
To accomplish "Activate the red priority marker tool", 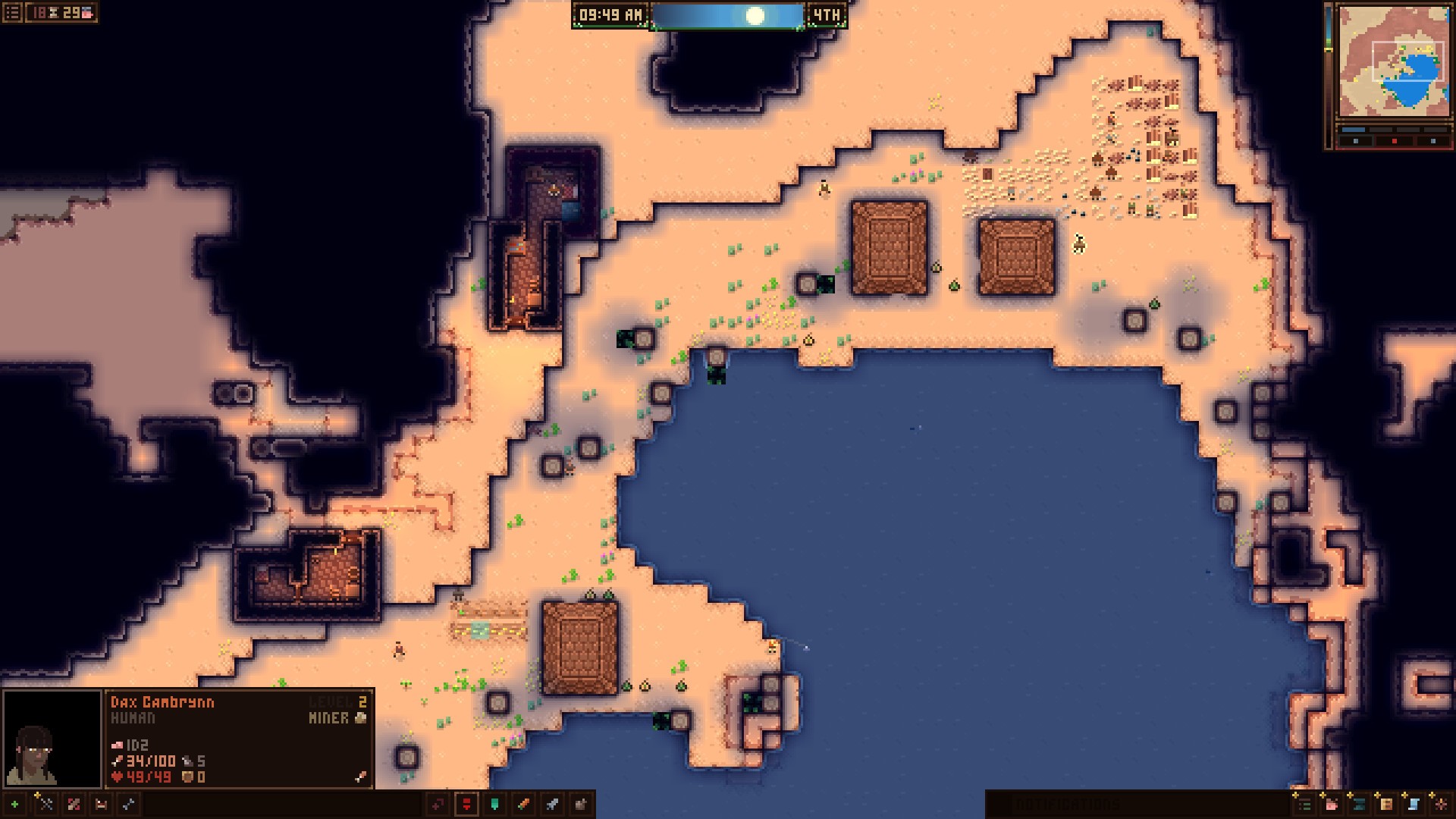I will [x=466, y=805].
